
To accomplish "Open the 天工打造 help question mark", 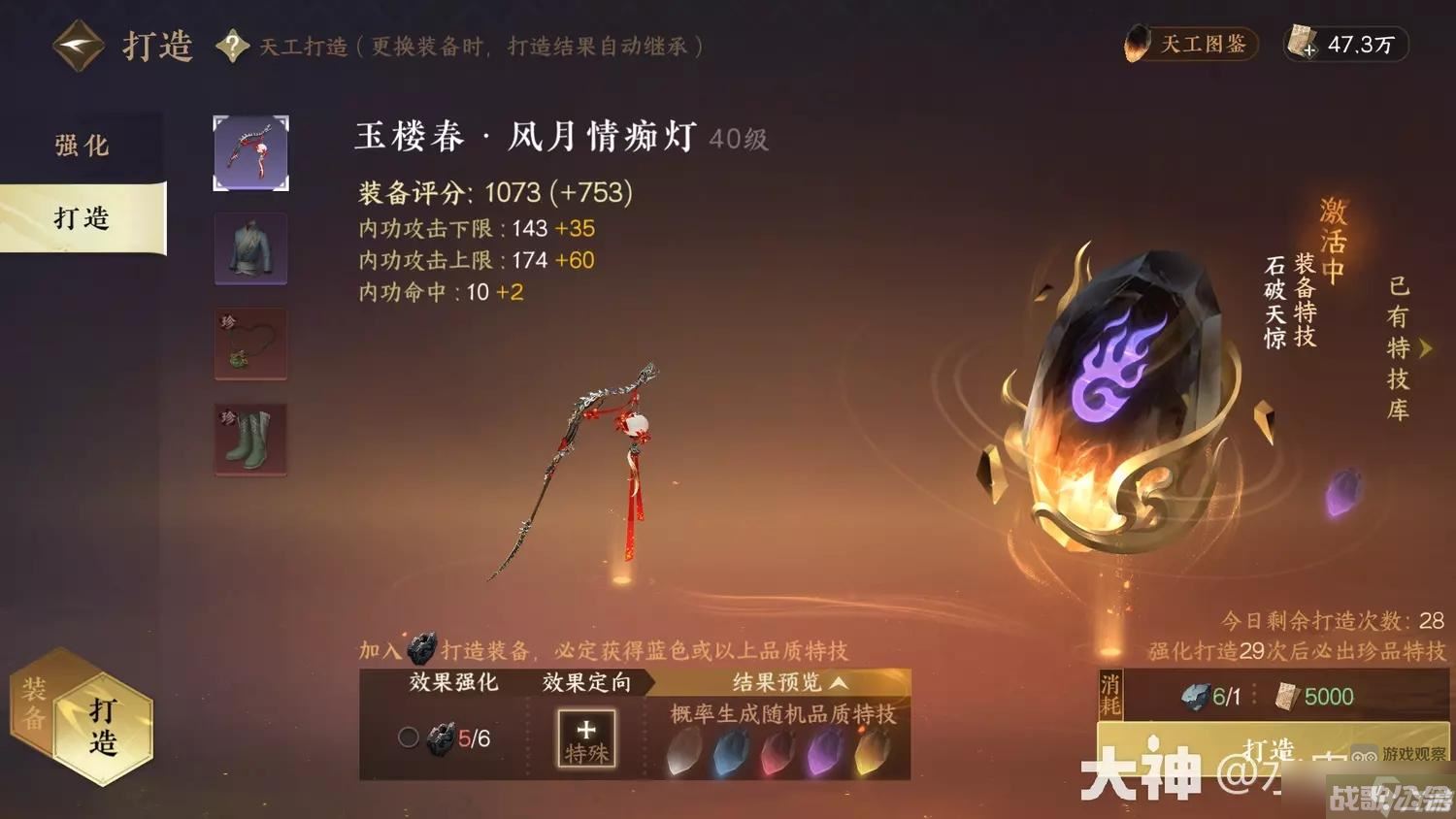I will 231,46.
